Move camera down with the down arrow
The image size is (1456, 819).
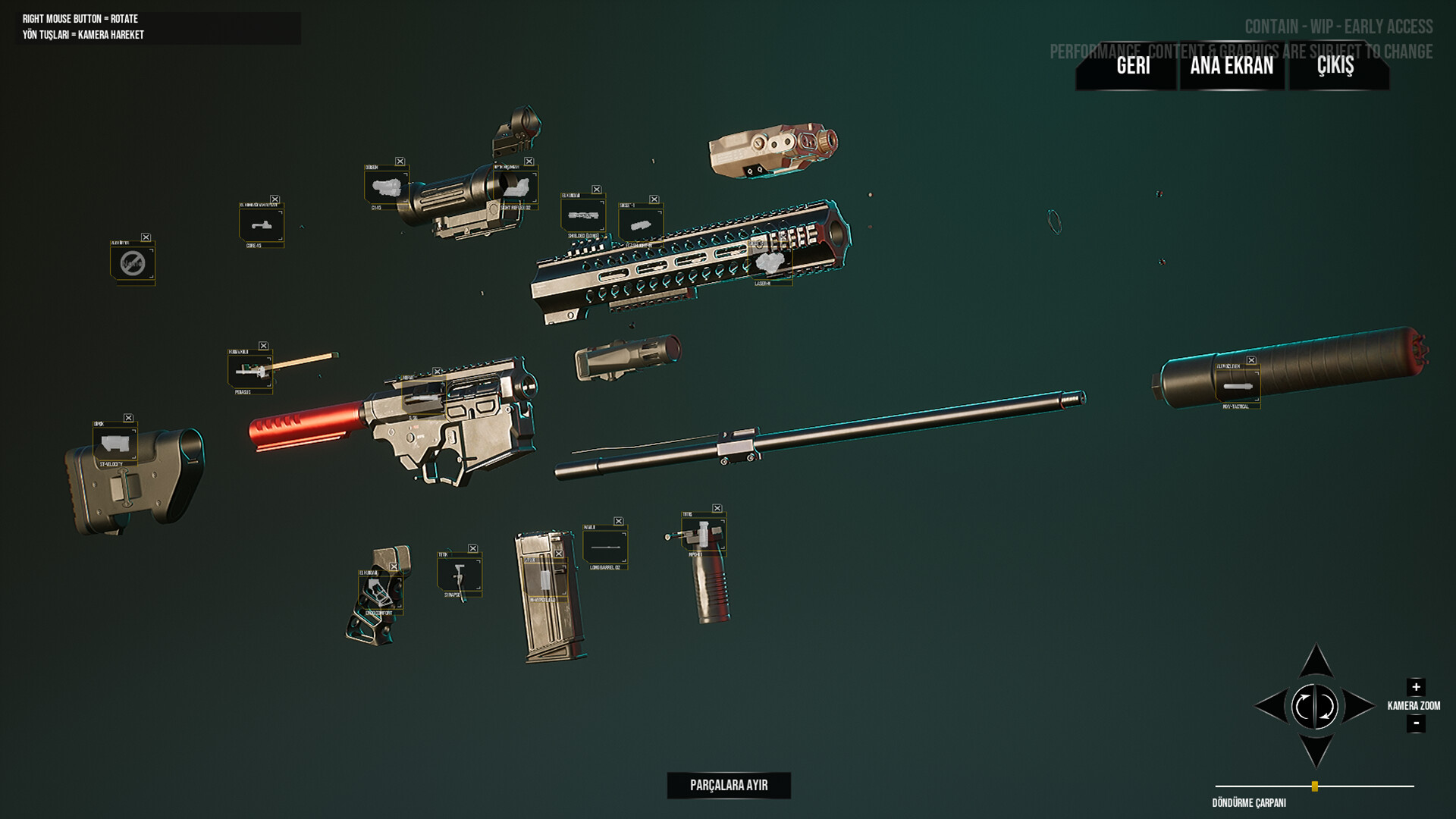(x=1316, y=751)
